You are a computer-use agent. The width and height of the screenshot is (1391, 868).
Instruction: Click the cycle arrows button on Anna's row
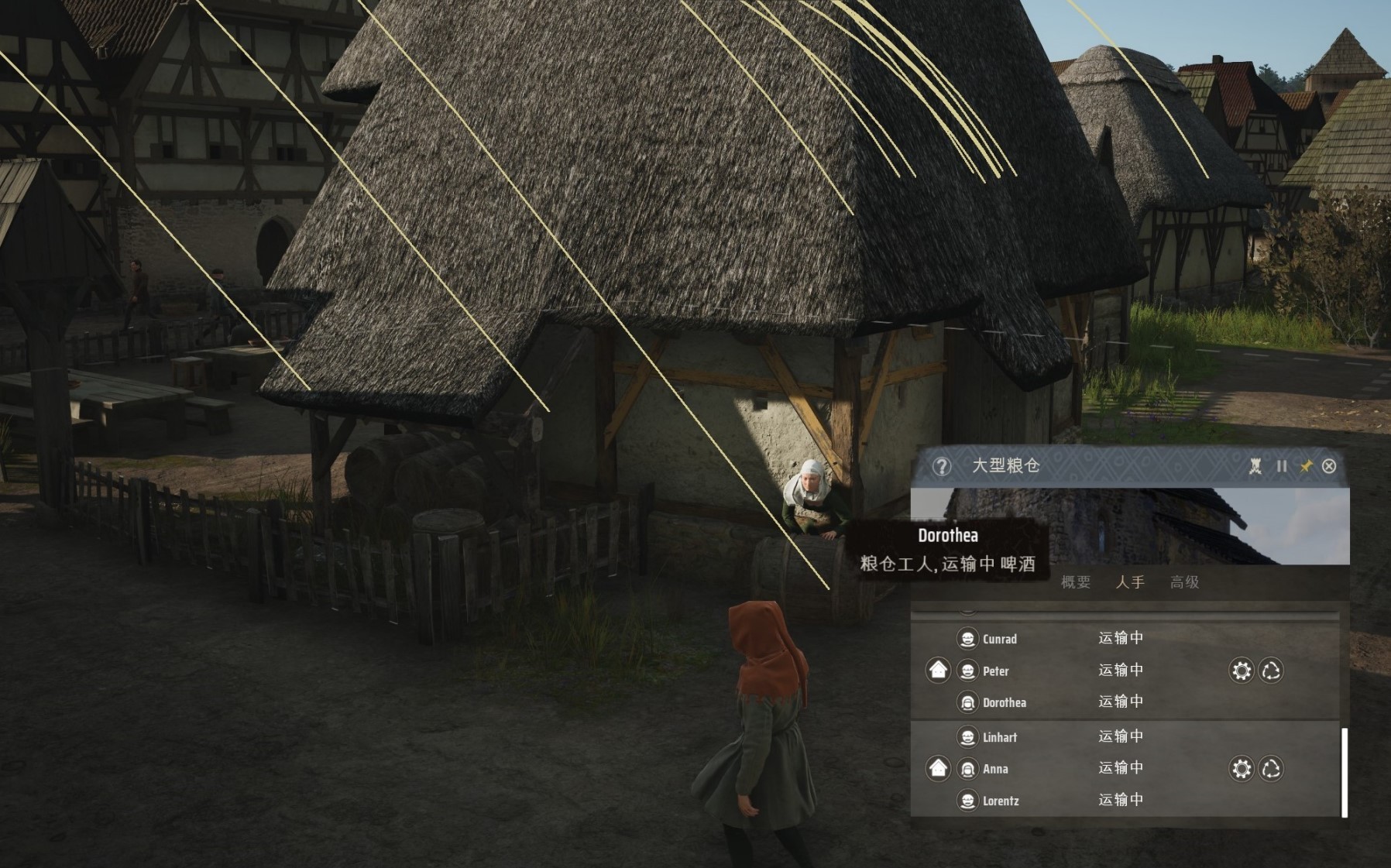1271,769
